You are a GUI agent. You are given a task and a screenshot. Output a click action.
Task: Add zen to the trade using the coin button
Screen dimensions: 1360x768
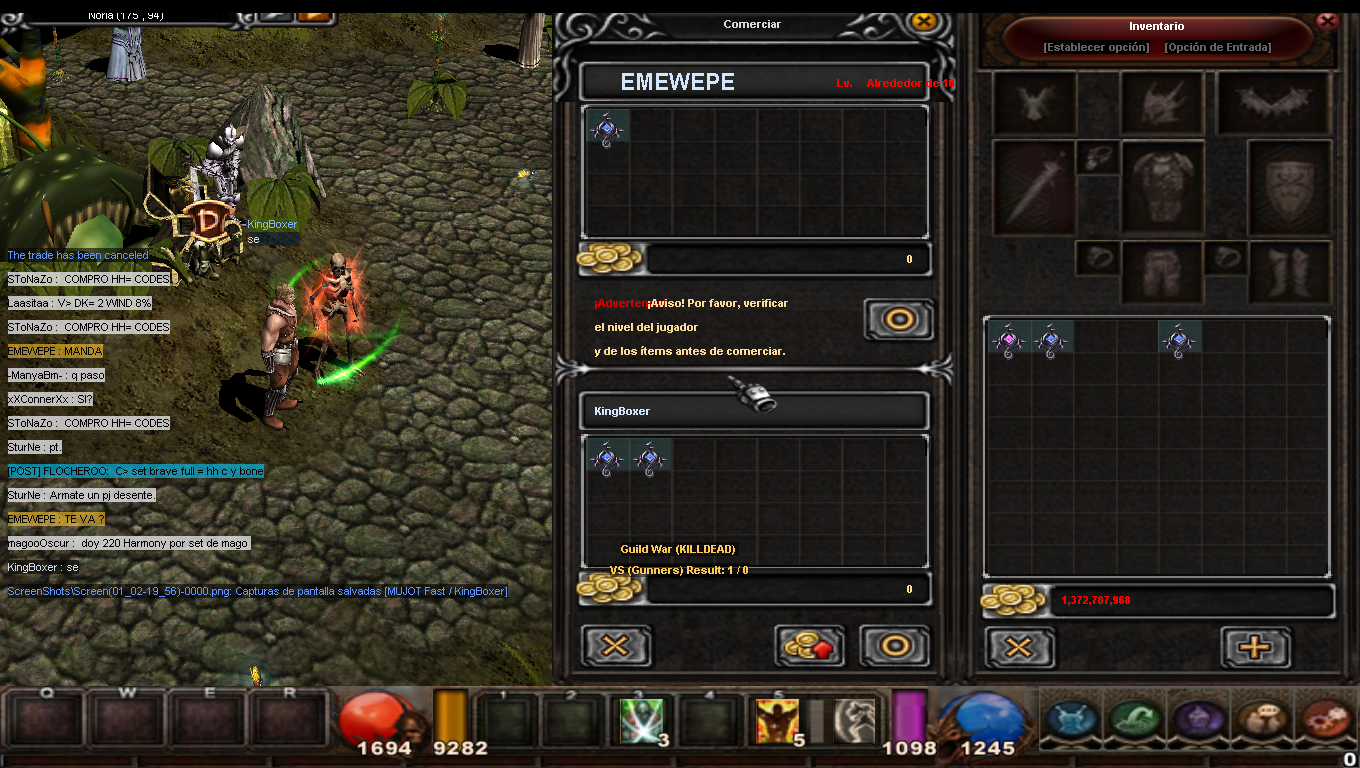(809, 646)
